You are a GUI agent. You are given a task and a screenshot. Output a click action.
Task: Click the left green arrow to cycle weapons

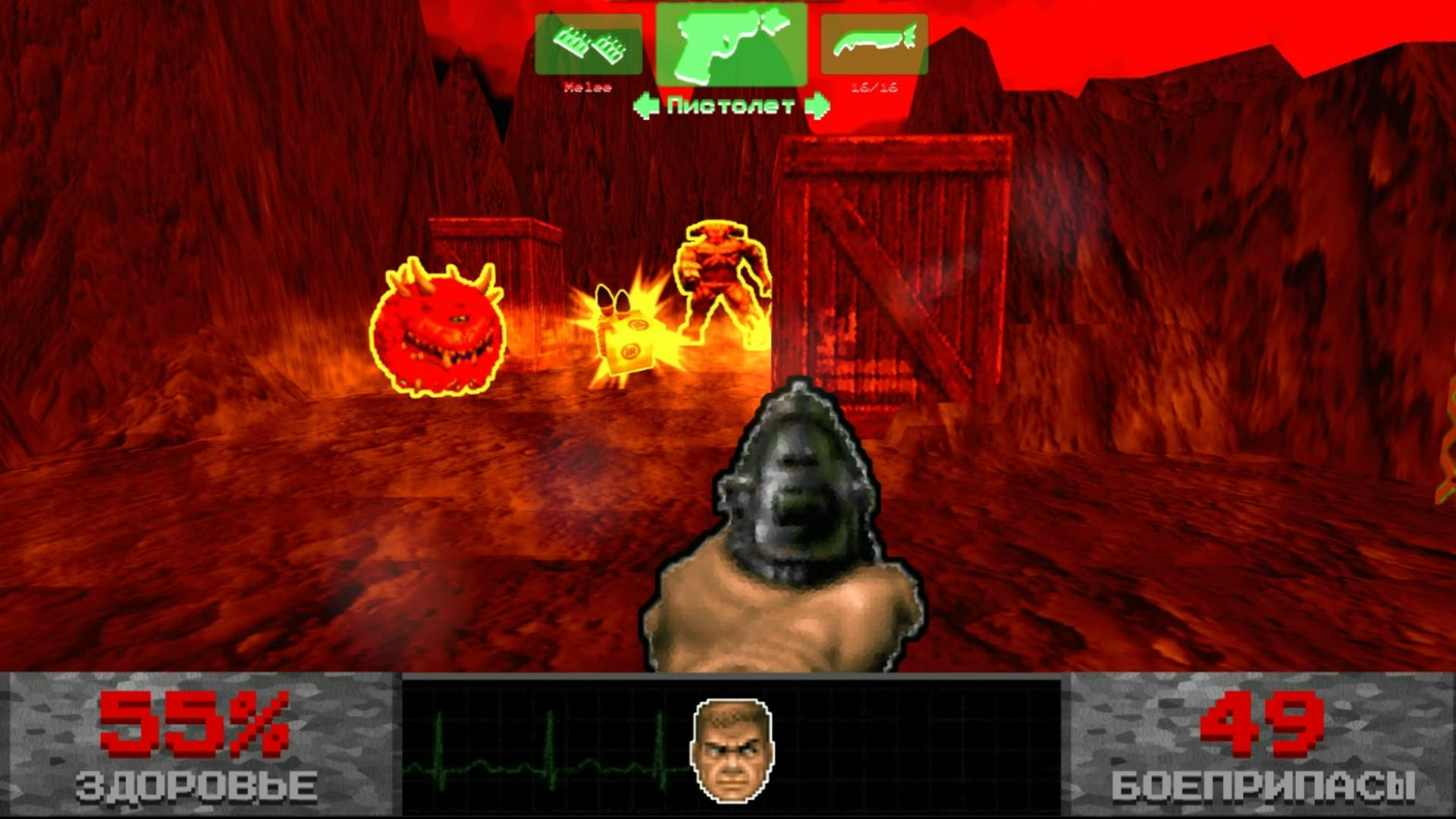pos(647,103)
